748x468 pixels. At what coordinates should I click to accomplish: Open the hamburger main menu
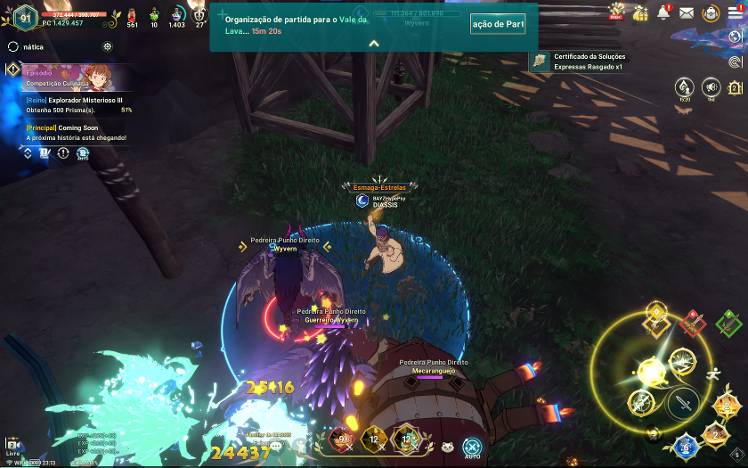[x=734, y=13]
